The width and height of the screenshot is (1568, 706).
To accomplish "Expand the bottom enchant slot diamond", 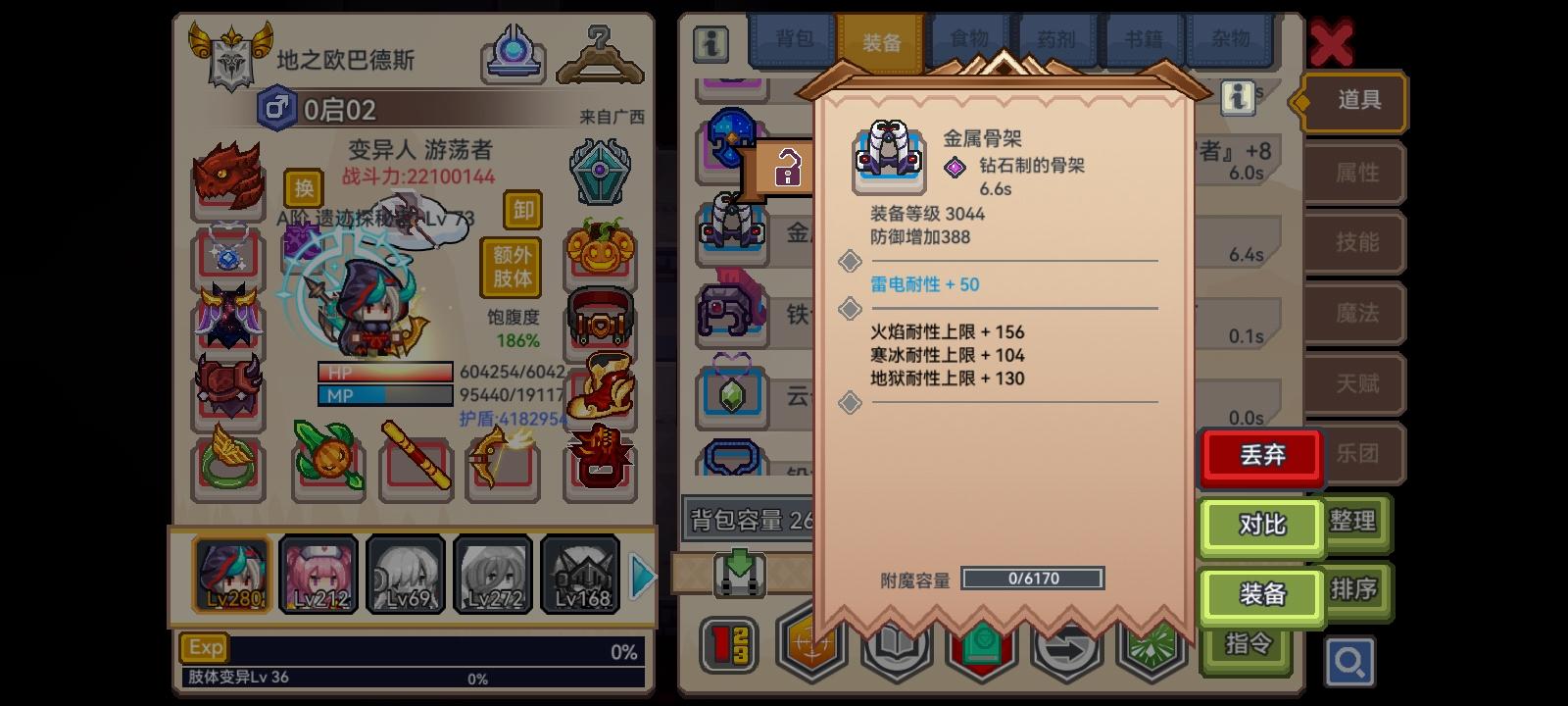I will [851, 402].
